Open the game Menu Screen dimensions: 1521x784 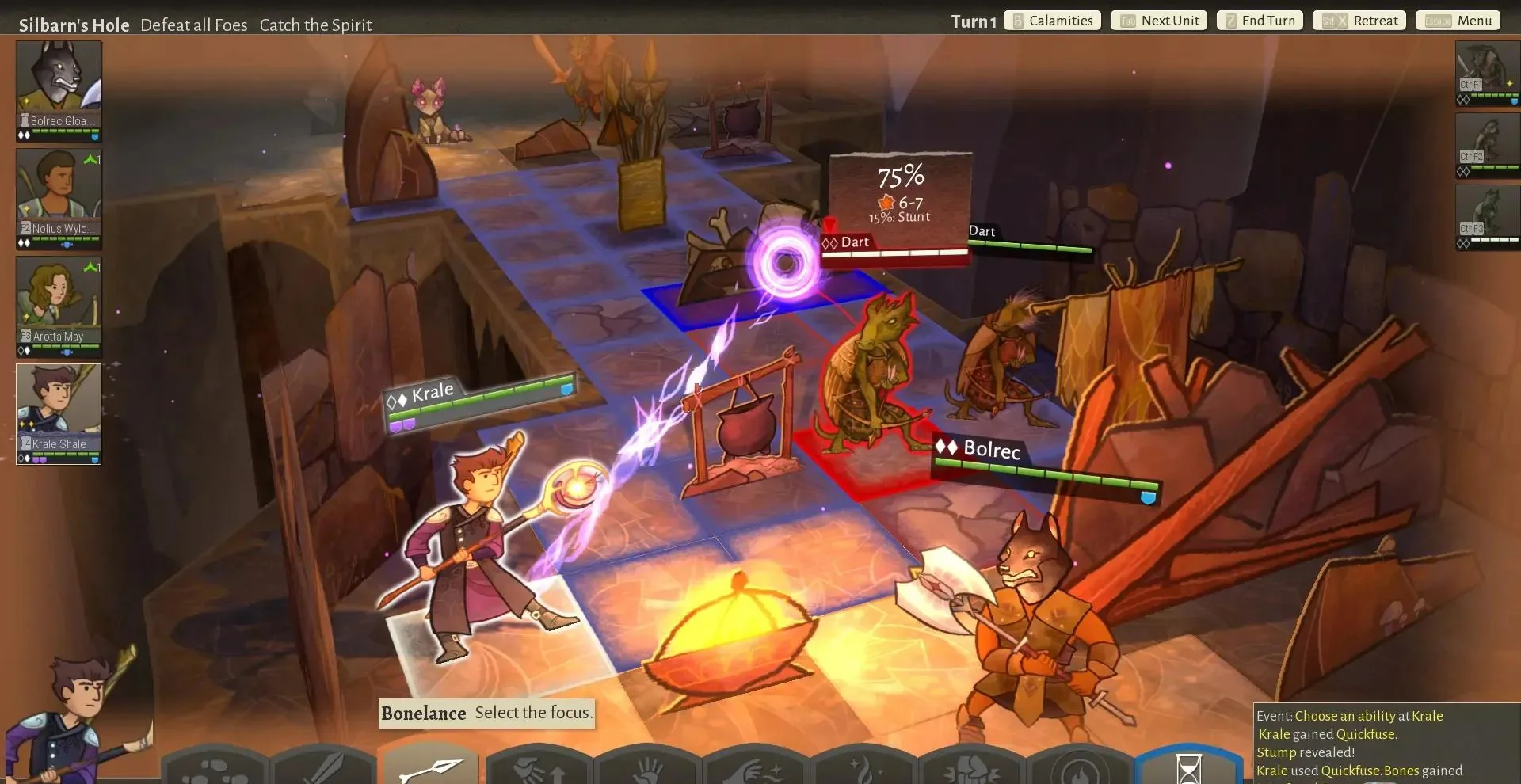(x=1458, y=21)
